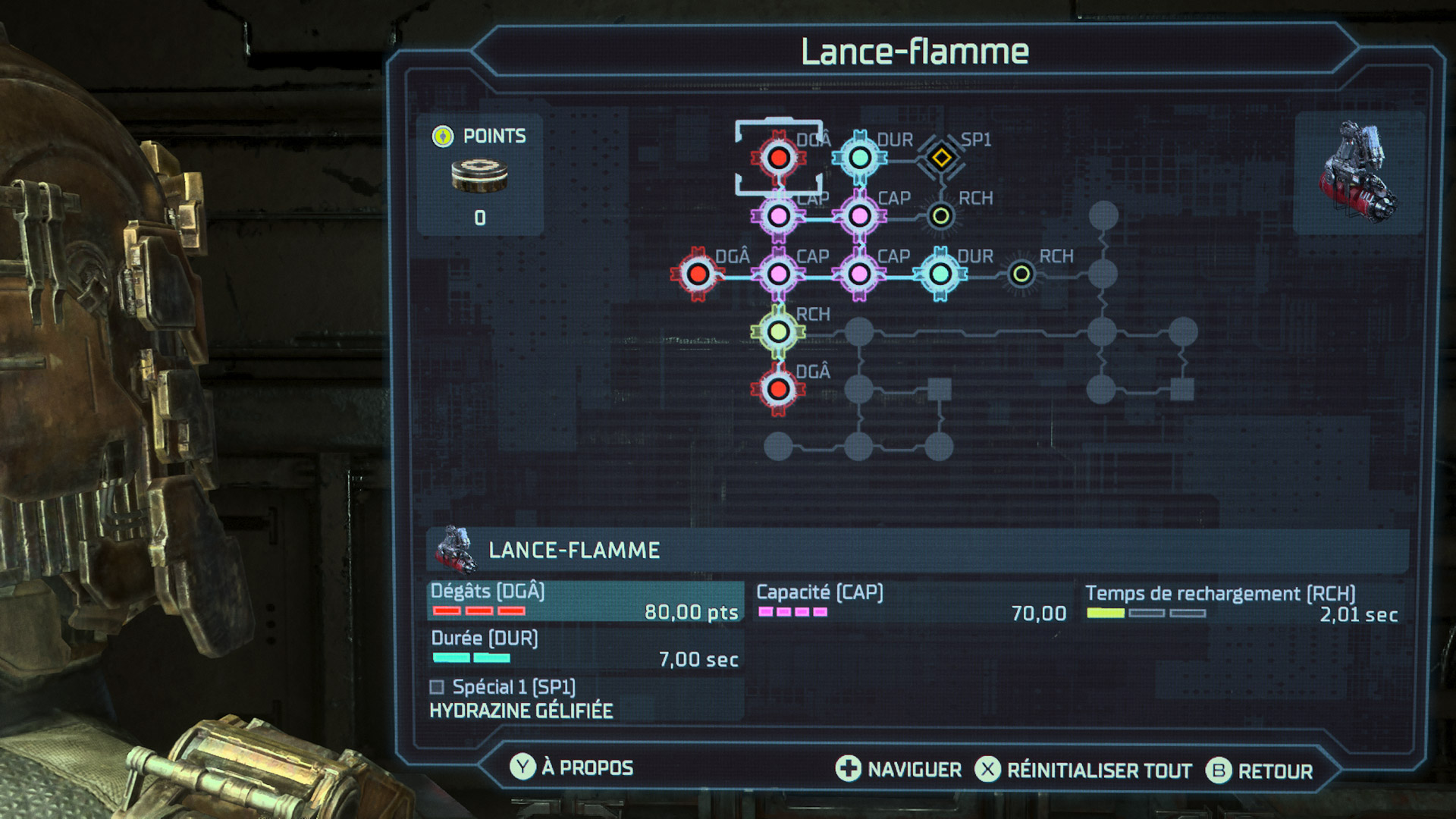Show the Dégâts (DGÂ) stat row
Screen dimensions: 1456x819
[584, 602]
